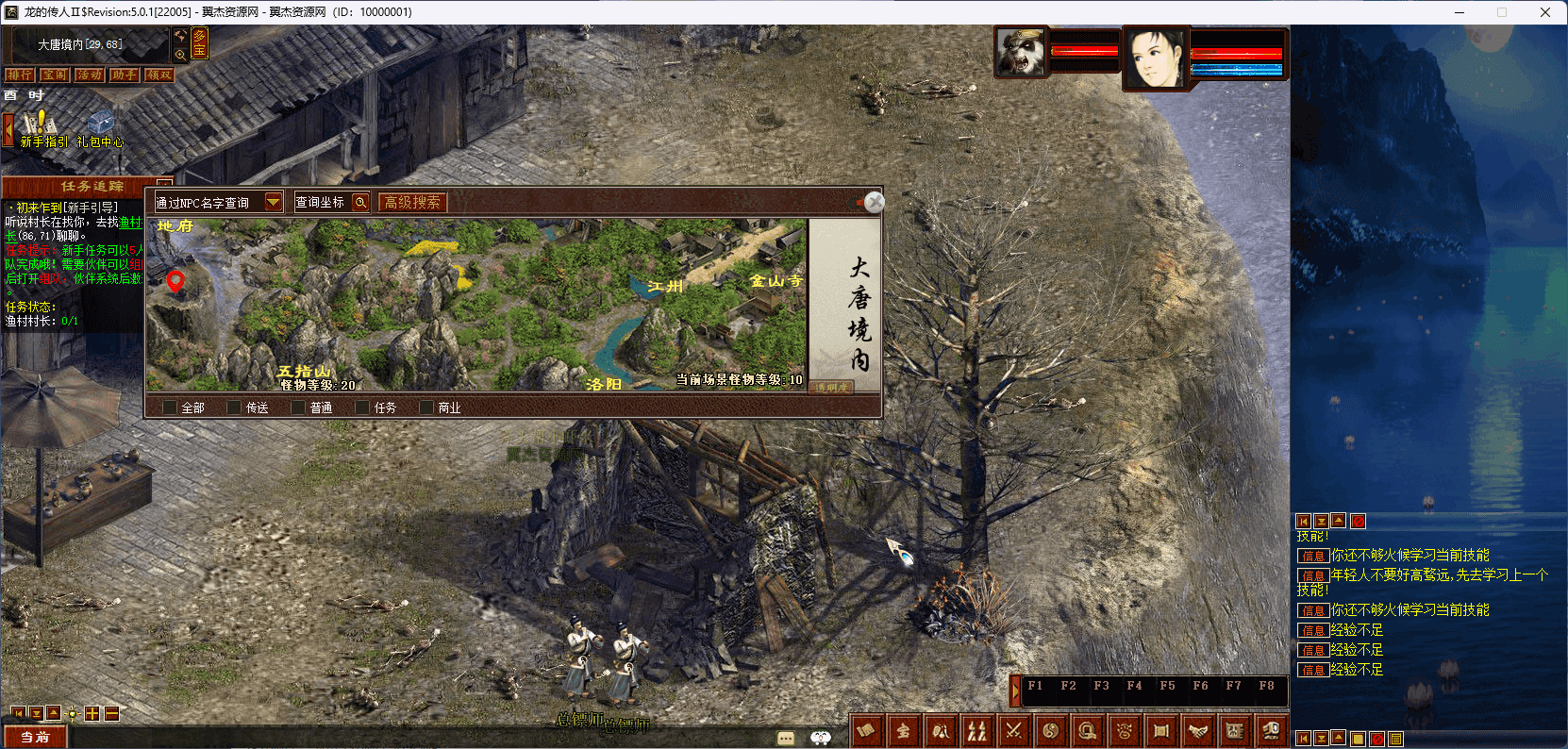Enable the 任务 (Quest) filter checkbox

coord(362,408)
